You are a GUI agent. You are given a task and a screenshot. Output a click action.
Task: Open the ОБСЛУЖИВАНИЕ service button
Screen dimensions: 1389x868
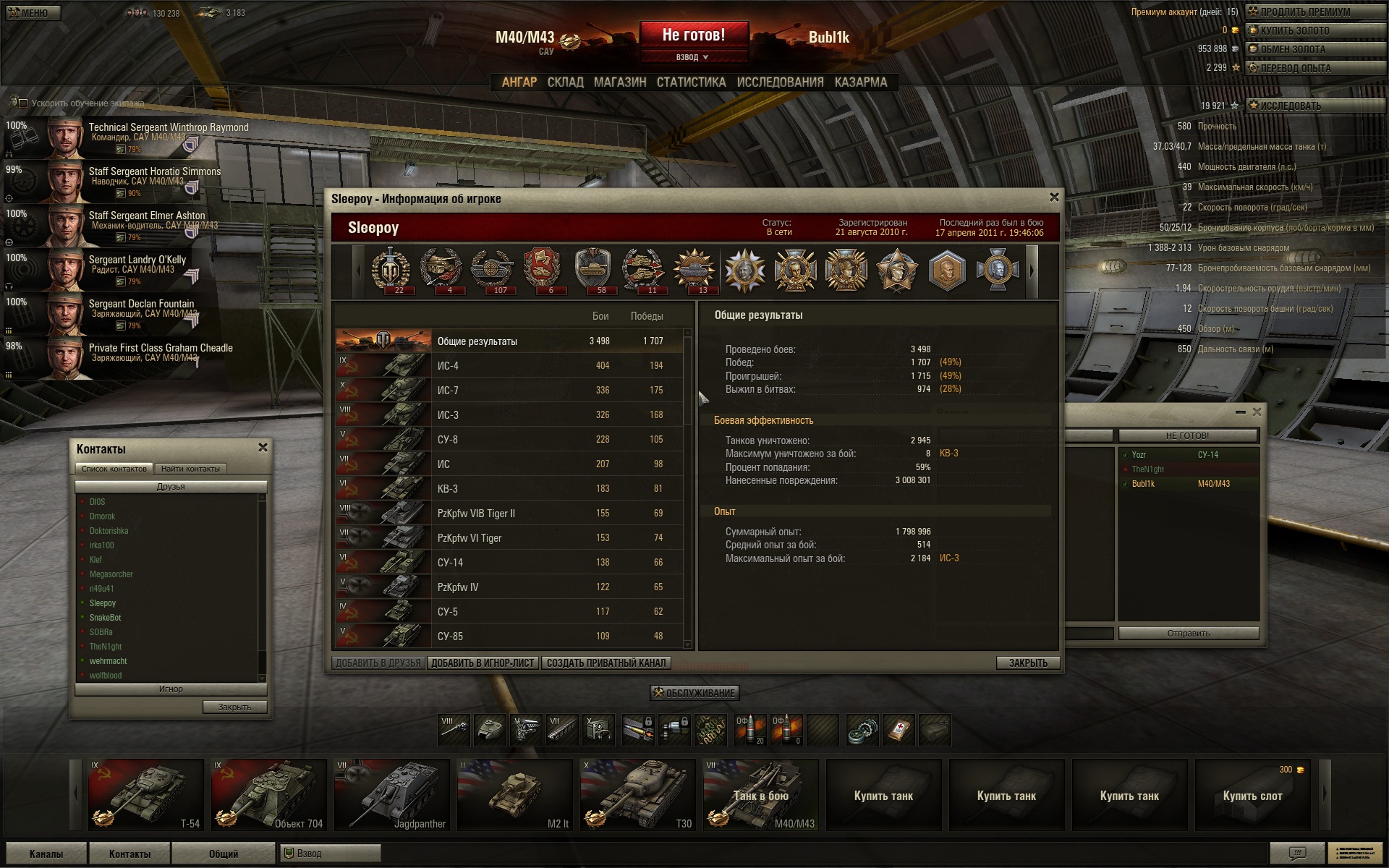tap(694, 693)
